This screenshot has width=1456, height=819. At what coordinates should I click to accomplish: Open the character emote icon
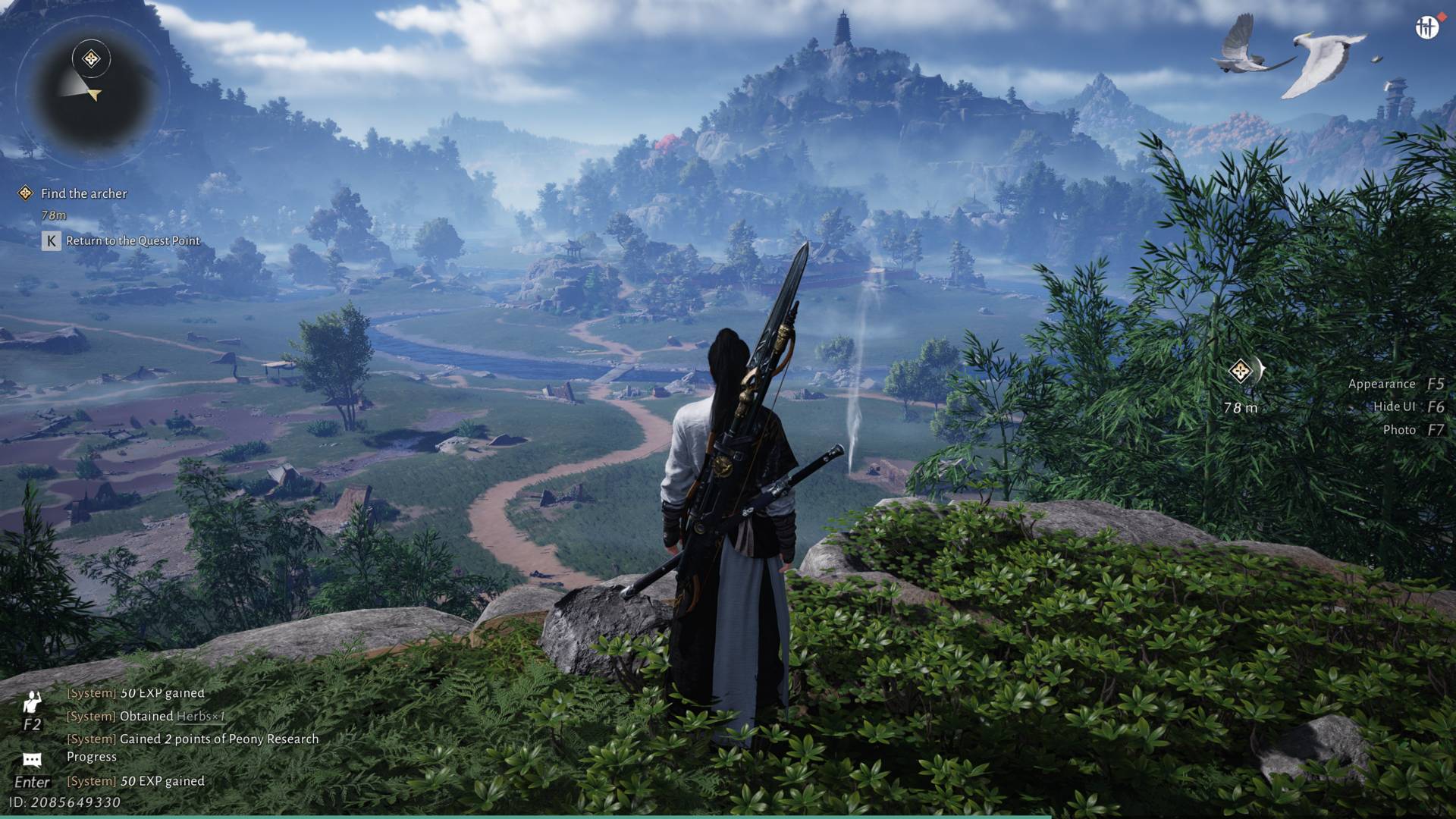(x=32, y=703)
